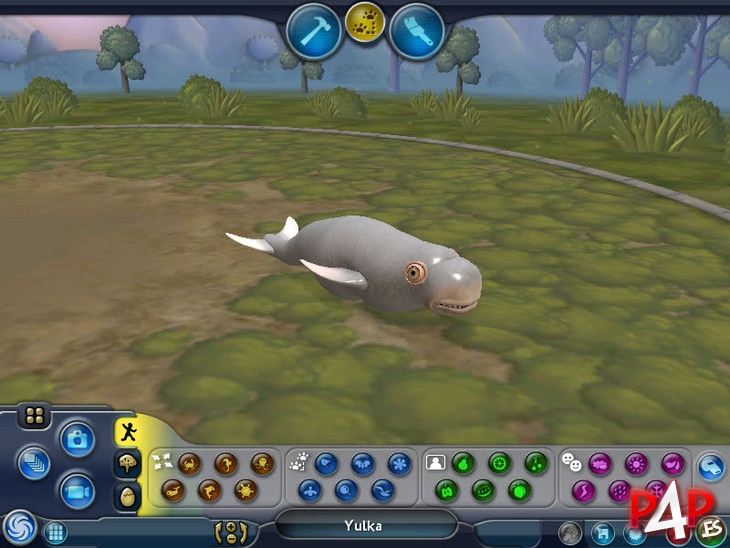The height and width of the screenshot is (548, 730).
Task: Play the blue snowflake animation
Action: 399,463
